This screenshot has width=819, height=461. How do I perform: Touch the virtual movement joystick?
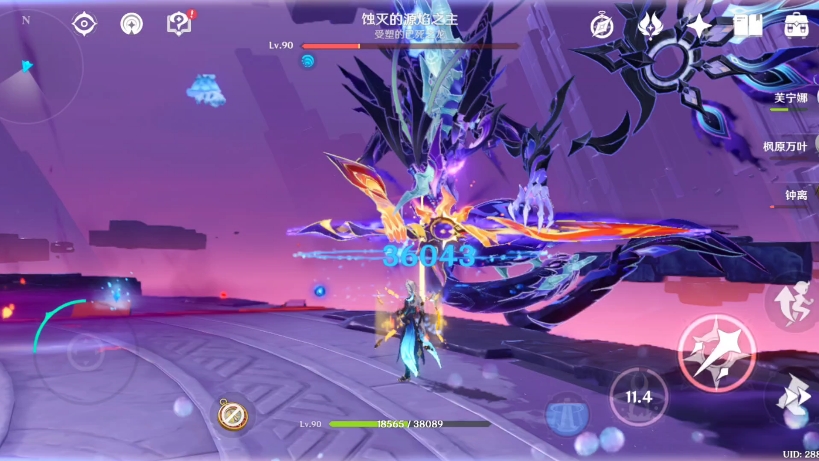pos(85,355)
